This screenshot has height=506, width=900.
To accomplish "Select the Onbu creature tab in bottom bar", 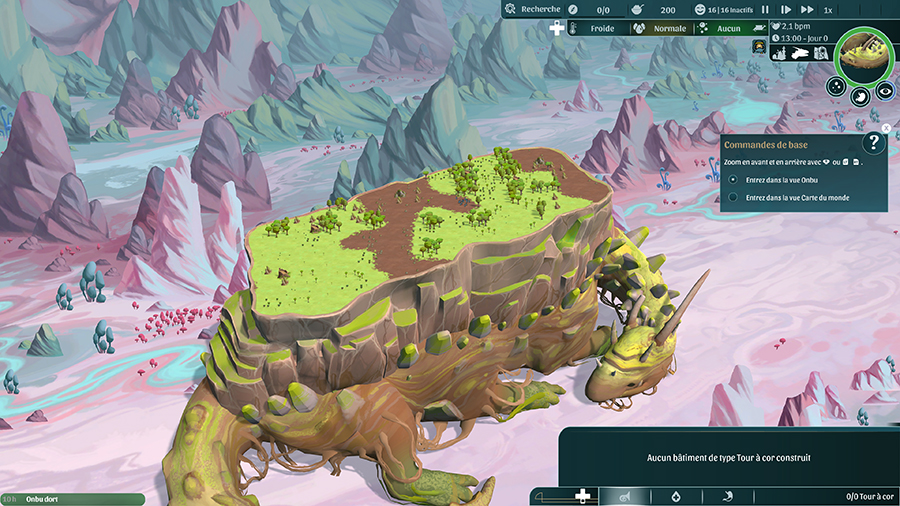I will click(728, 495).
